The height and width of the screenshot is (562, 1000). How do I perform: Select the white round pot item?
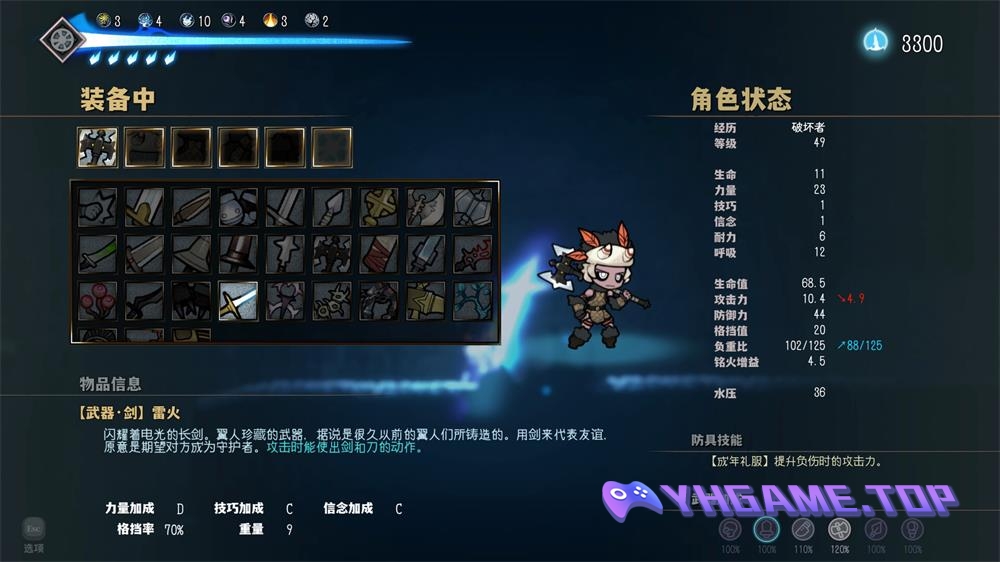[239, 207]
